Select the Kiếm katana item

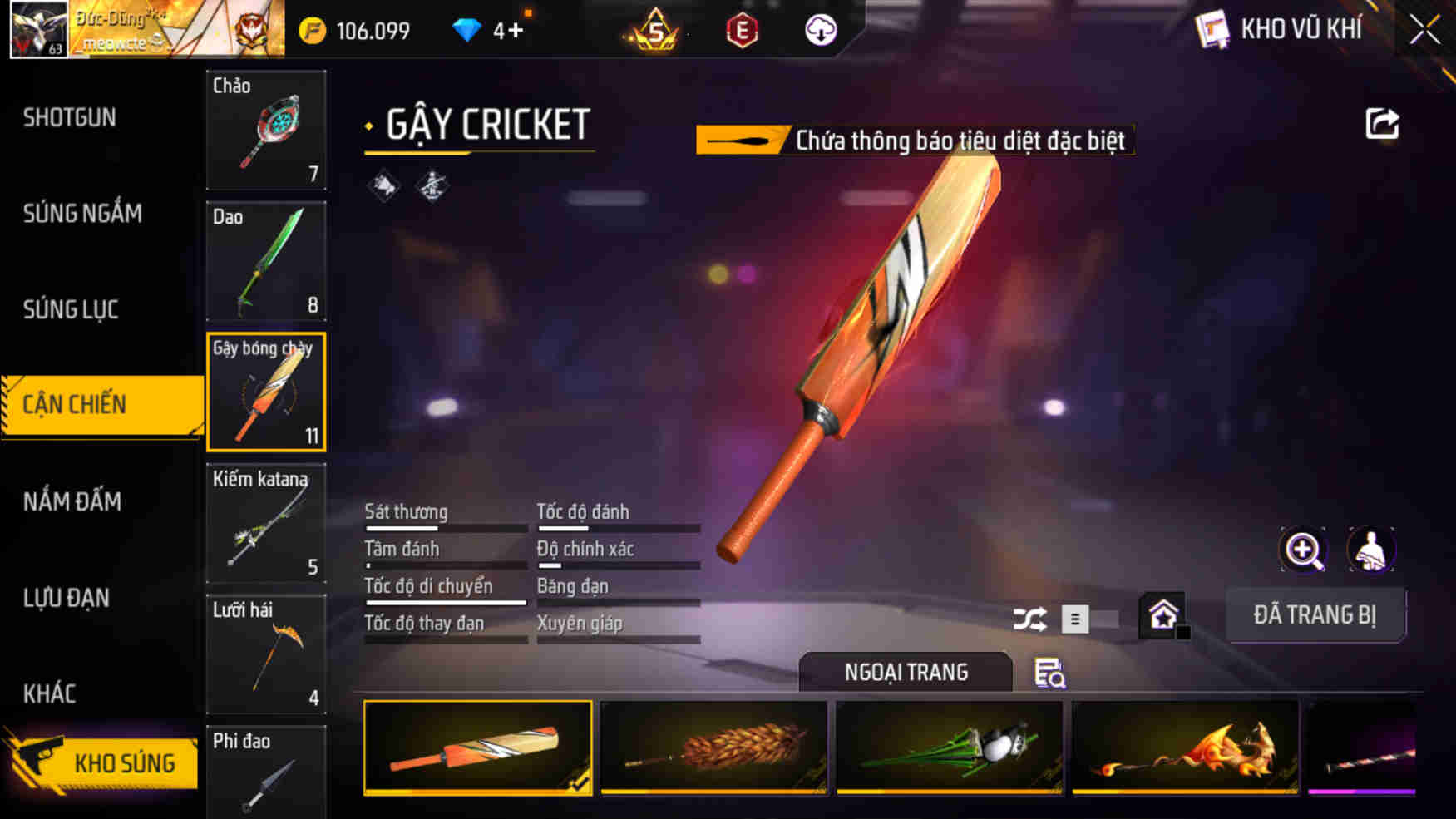coord(265,524)
